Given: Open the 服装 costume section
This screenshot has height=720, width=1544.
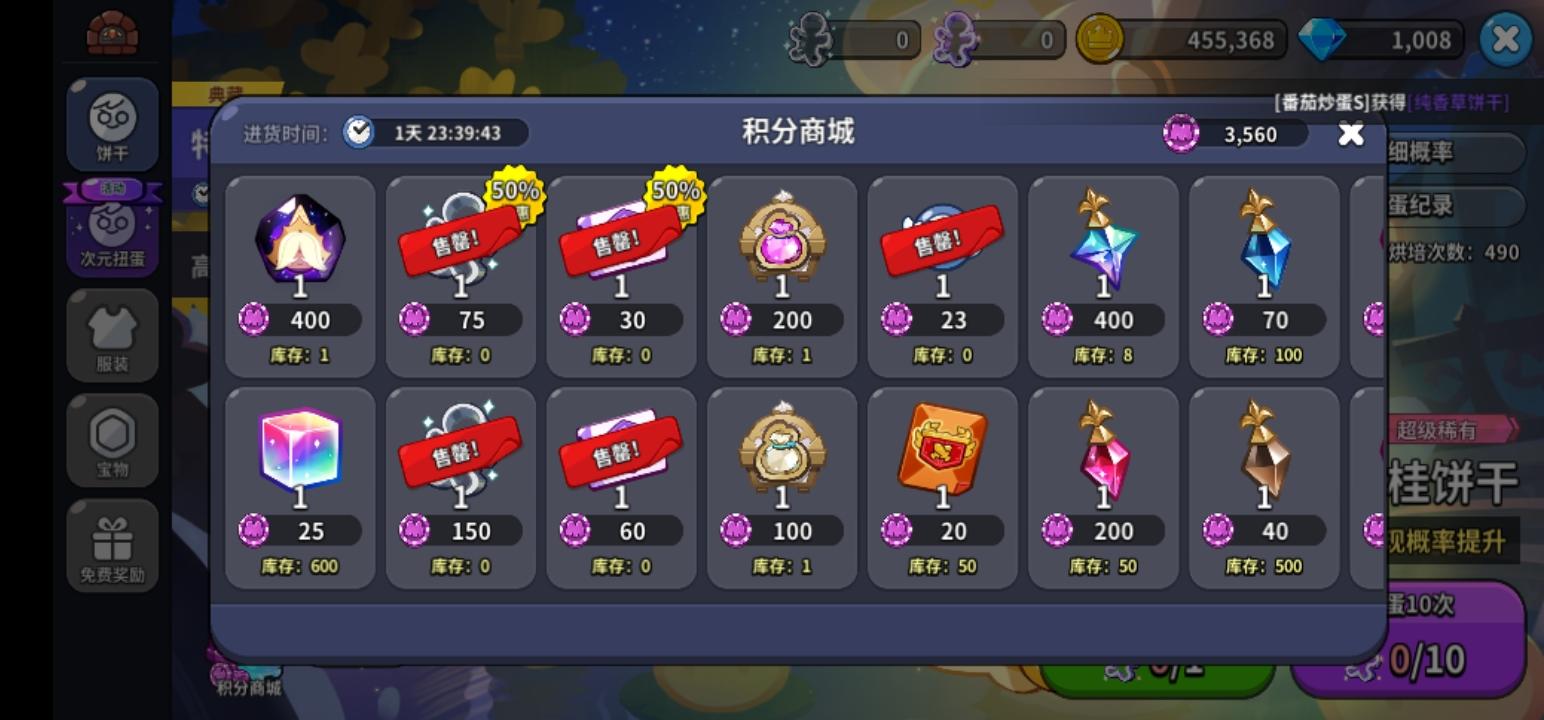Looking at the screenshot, I should (x=113, y=336).
